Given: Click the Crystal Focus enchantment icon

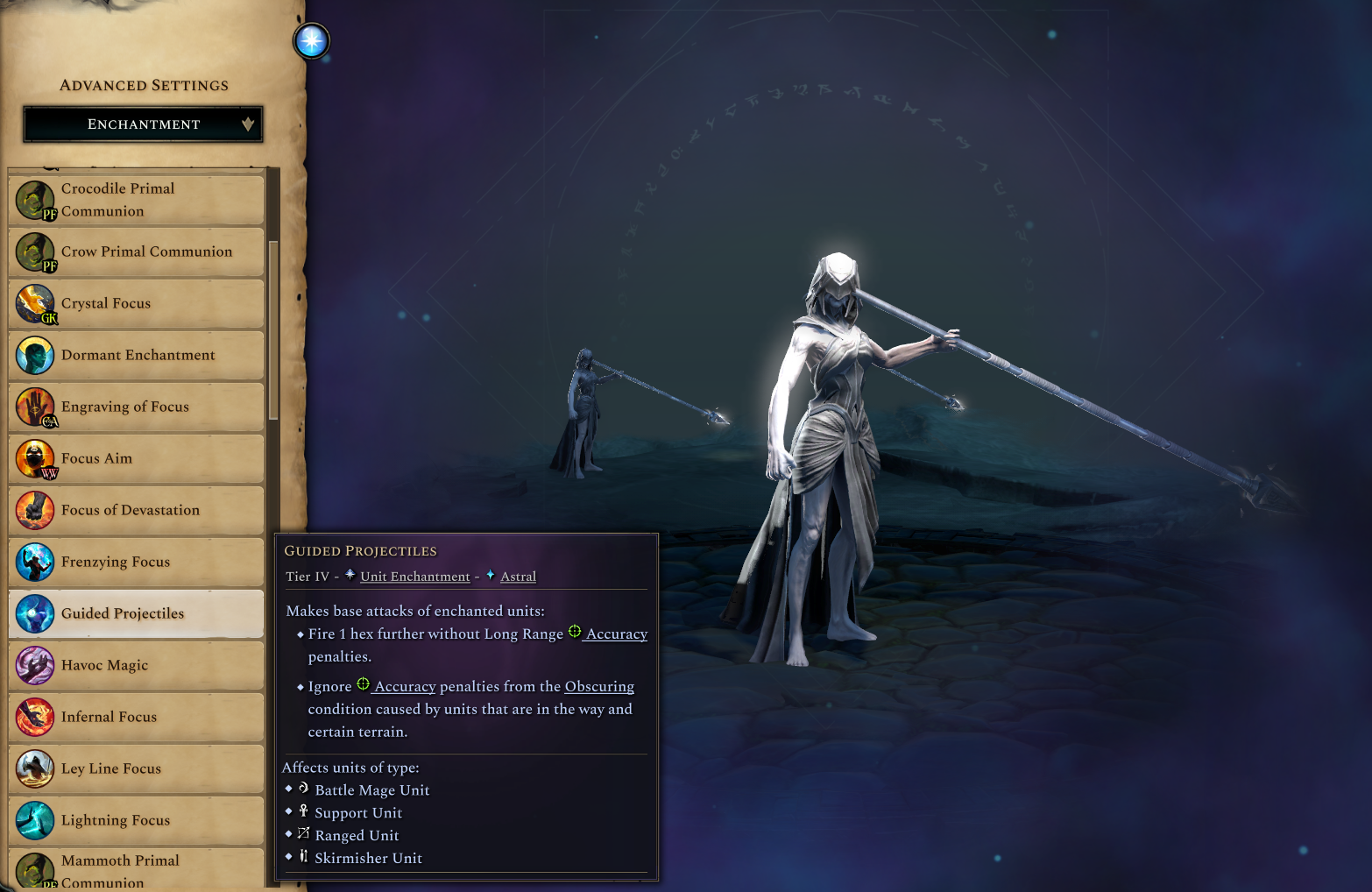Looking at the screenshot, I should pyautogui.click(x=35, y=304).
